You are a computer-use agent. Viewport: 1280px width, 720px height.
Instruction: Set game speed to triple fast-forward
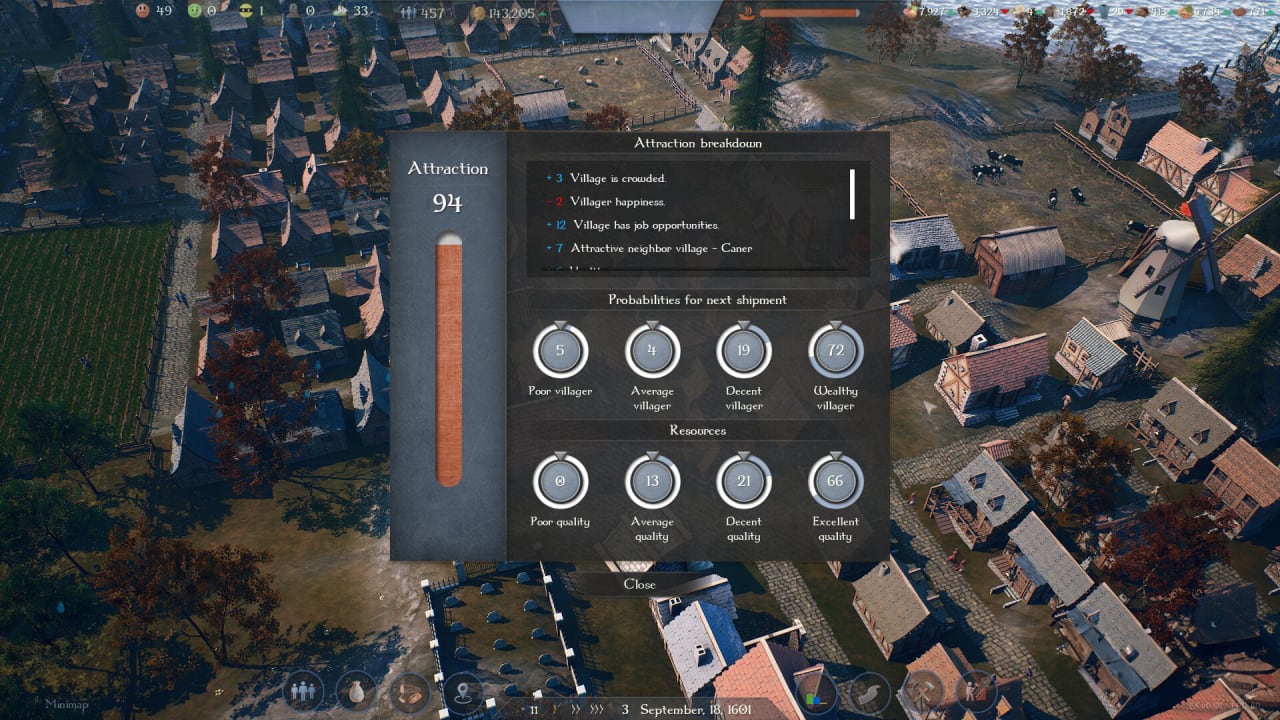[x=596, y=710]
